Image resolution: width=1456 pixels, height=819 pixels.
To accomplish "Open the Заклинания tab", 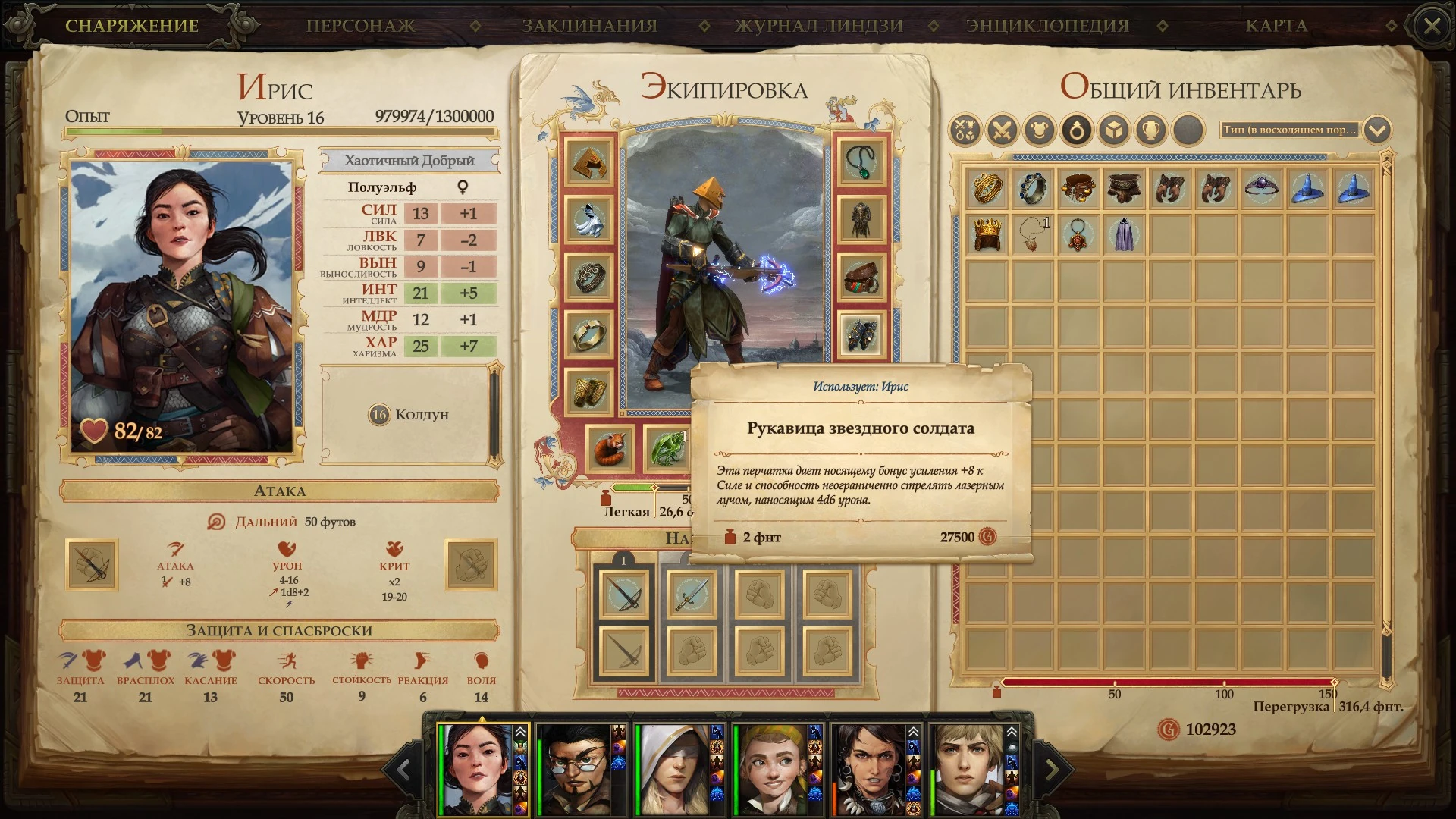I will click(589, 26).
